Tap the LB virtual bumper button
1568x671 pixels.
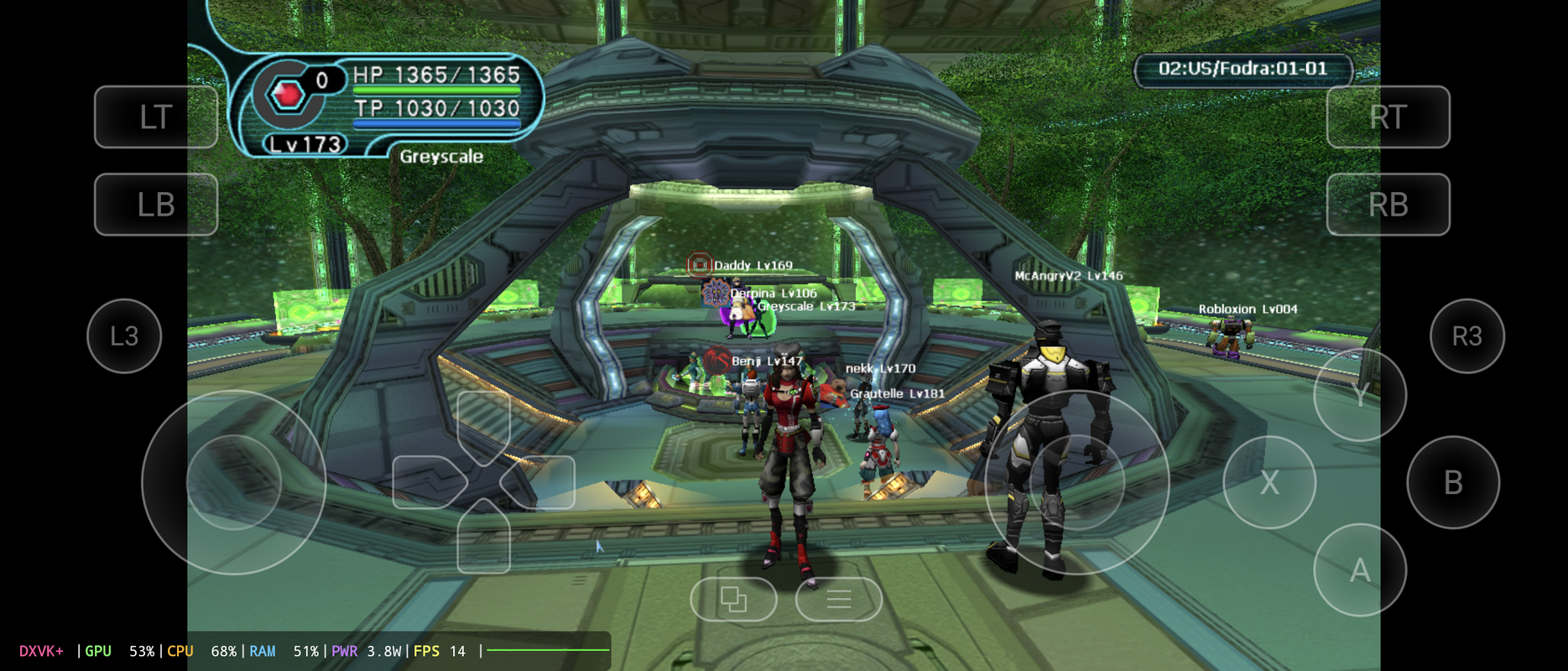tap(156, 204)
